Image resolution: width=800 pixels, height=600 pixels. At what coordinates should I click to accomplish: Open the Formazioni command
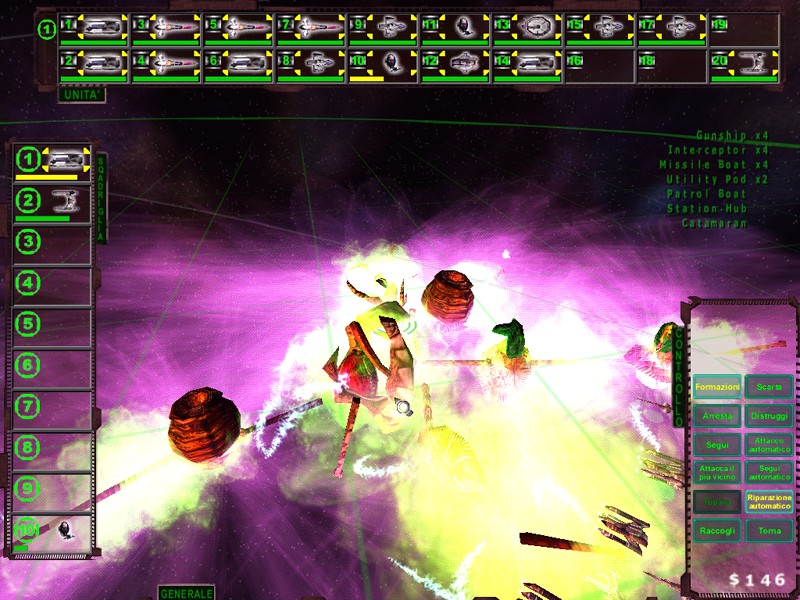717,387
